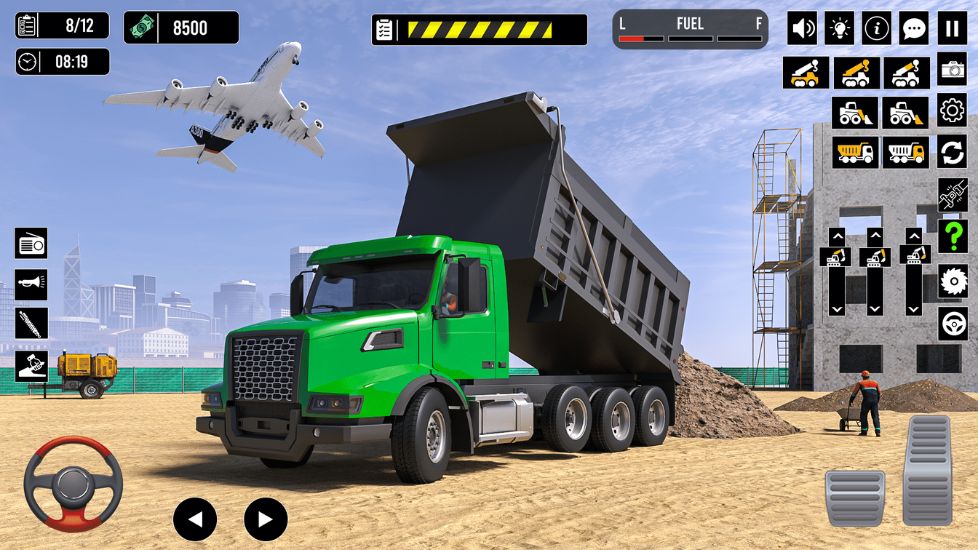Turn on the radio

click(x=31, y=243)
